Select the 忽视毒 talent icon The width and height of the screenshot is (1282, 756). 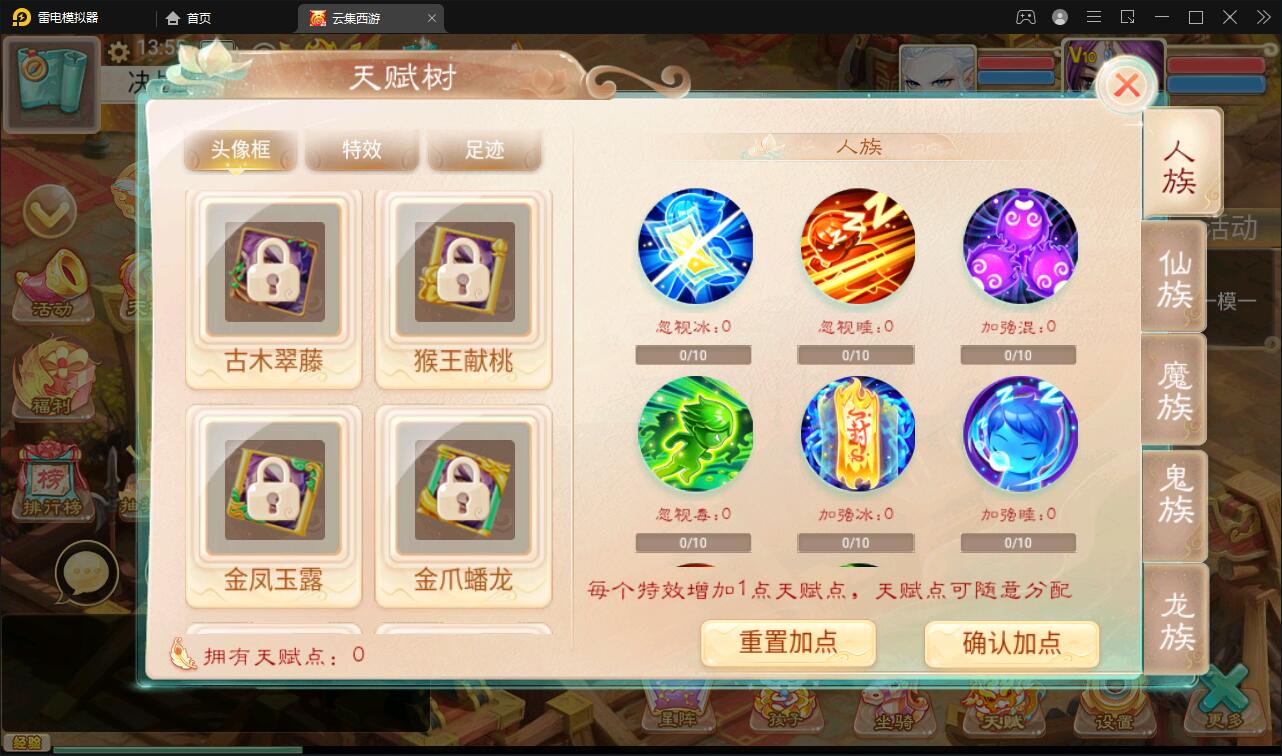click(x=695, y=433)
